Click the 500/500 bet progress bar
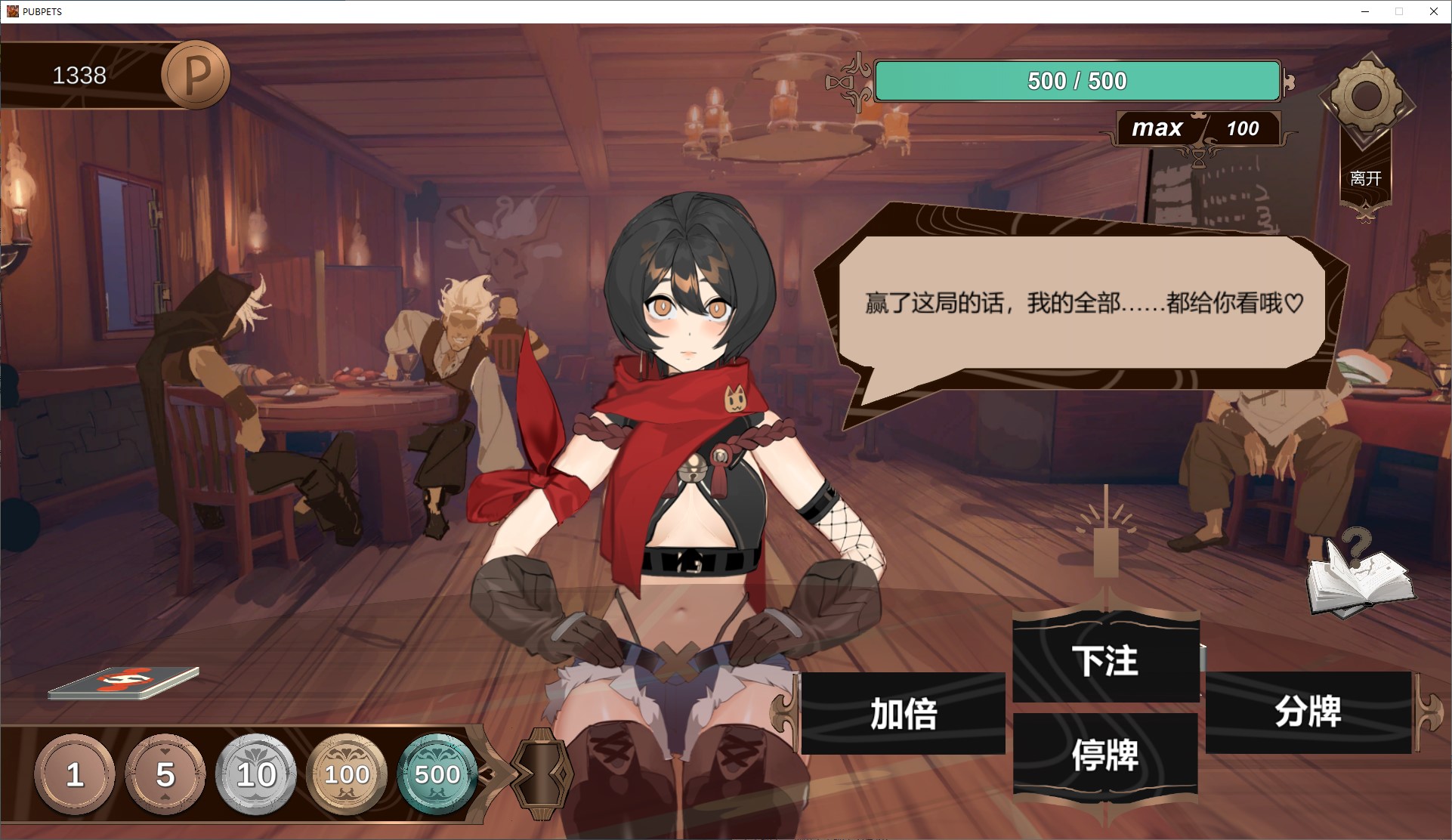The height and width of the screenshot is (840, 1452). click(x=1076, y=80)
